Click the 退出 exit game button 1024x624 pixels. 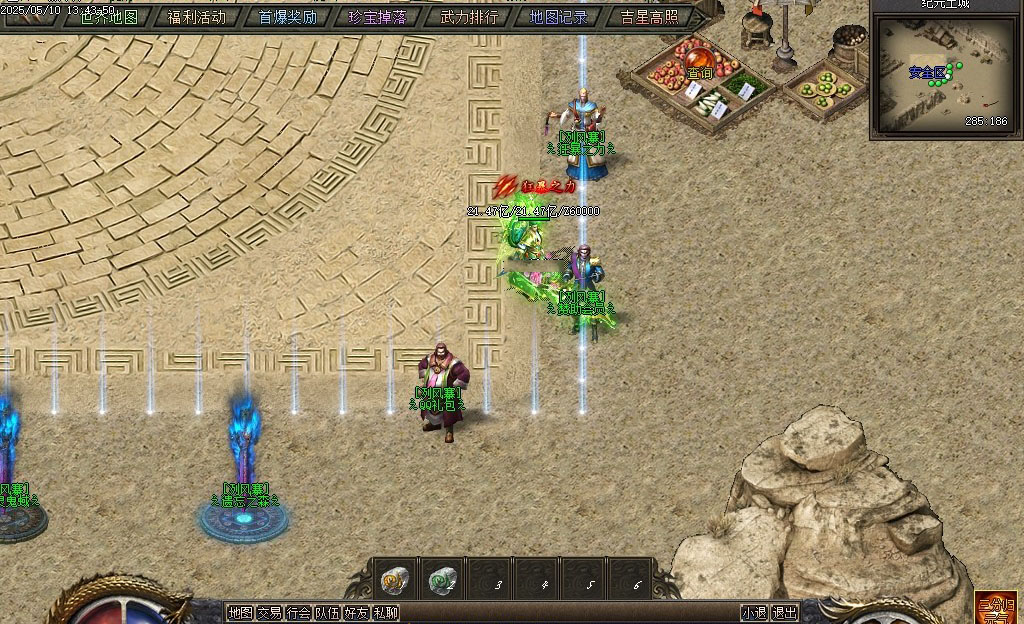click(785, 613)
